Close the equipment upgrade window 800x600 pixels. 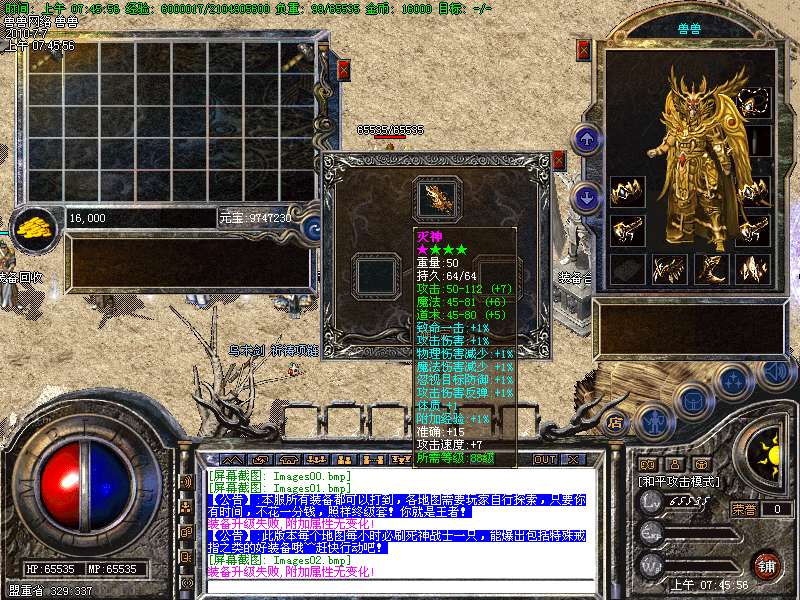[559, 160]
